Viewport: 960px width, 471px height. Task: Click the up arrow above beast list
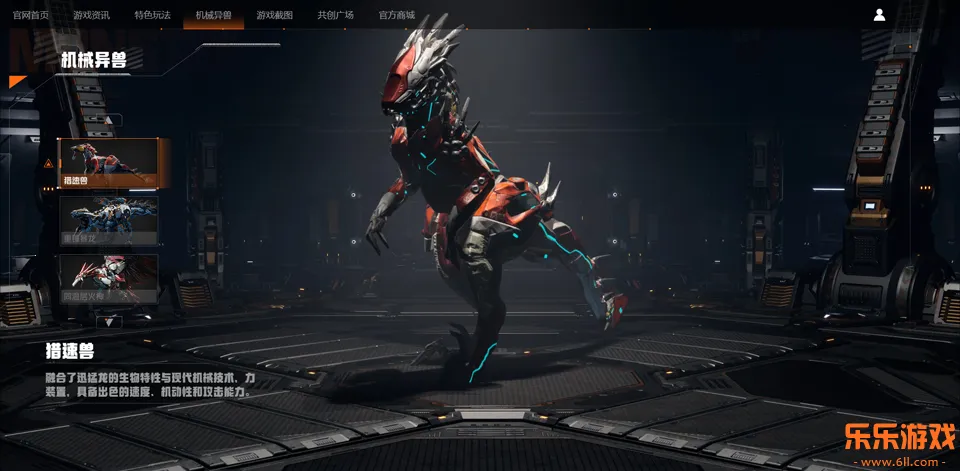point(108,120)
